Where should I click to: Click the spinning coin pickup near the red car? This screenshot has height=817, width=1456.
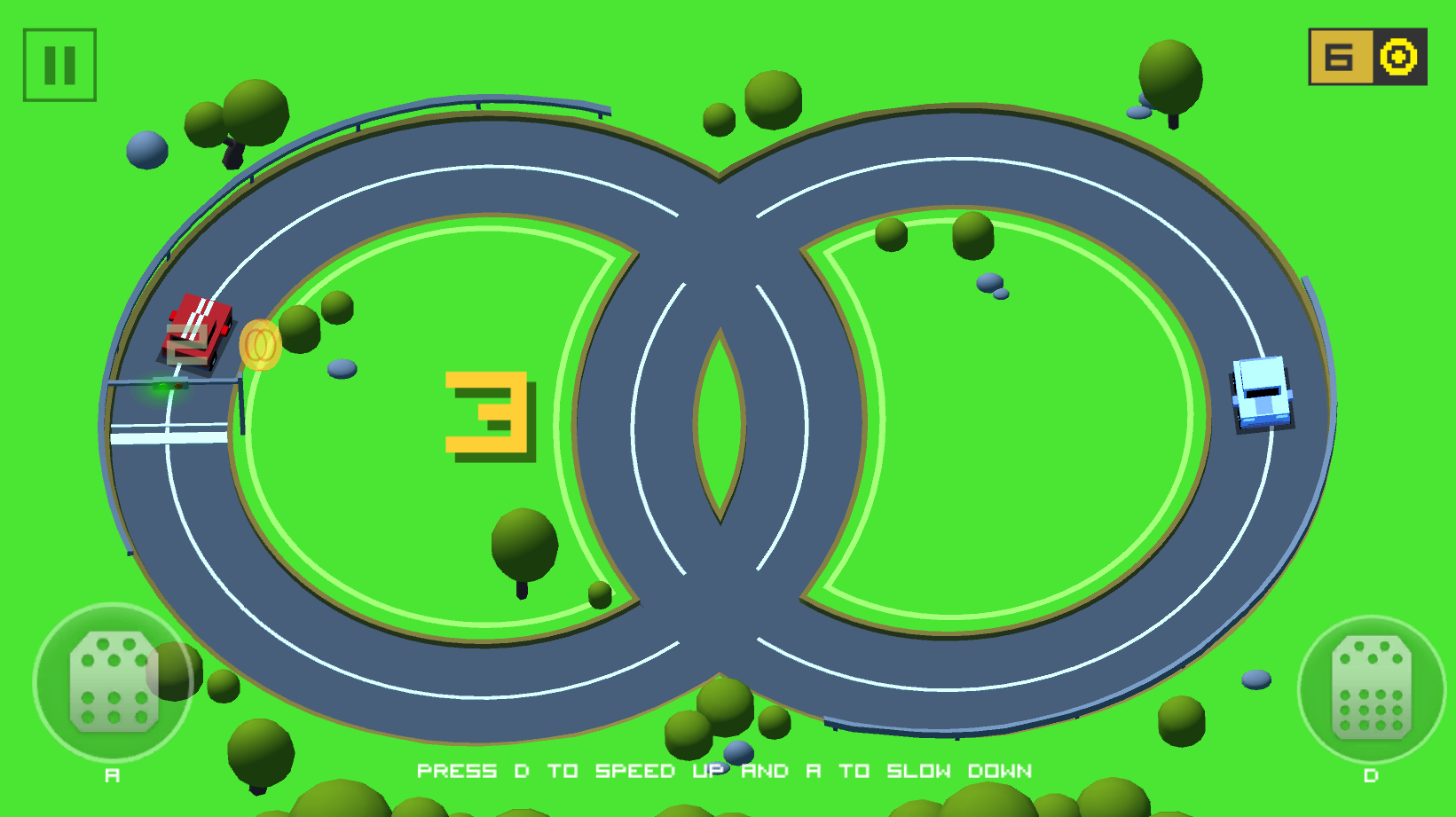point(260,345)
